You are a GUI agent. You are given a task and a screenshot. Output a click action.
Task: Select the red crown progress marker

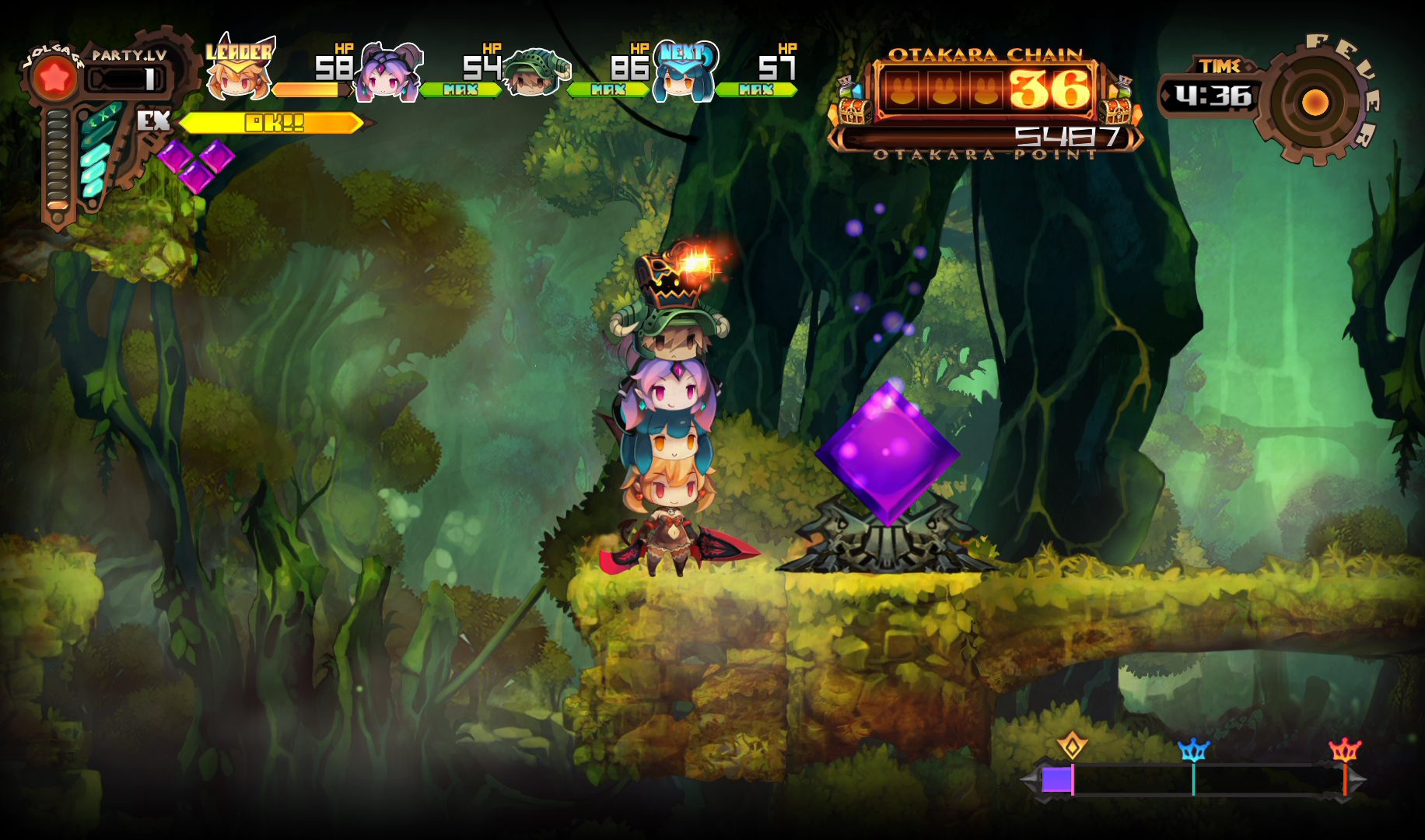click(1345, 750)
